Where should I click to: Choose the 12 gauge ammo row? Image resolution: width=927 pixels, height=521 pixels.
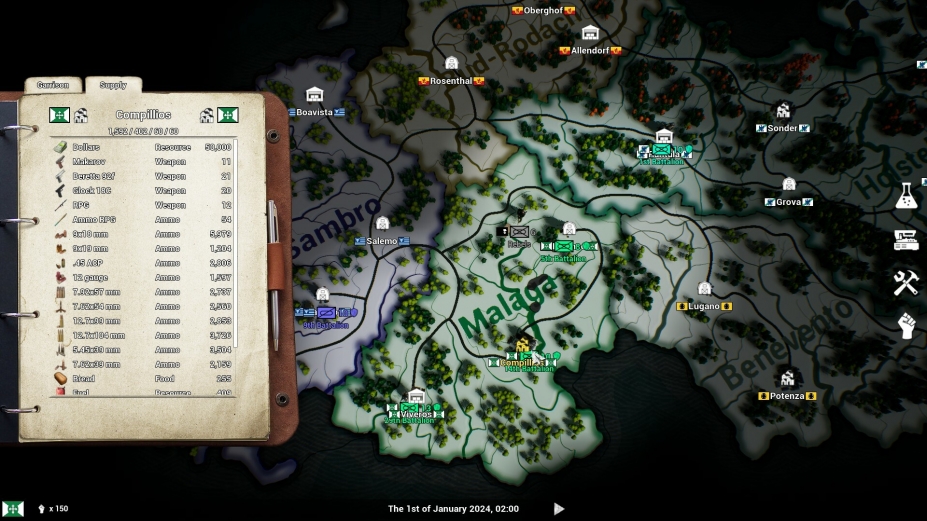tap(143, 277)
